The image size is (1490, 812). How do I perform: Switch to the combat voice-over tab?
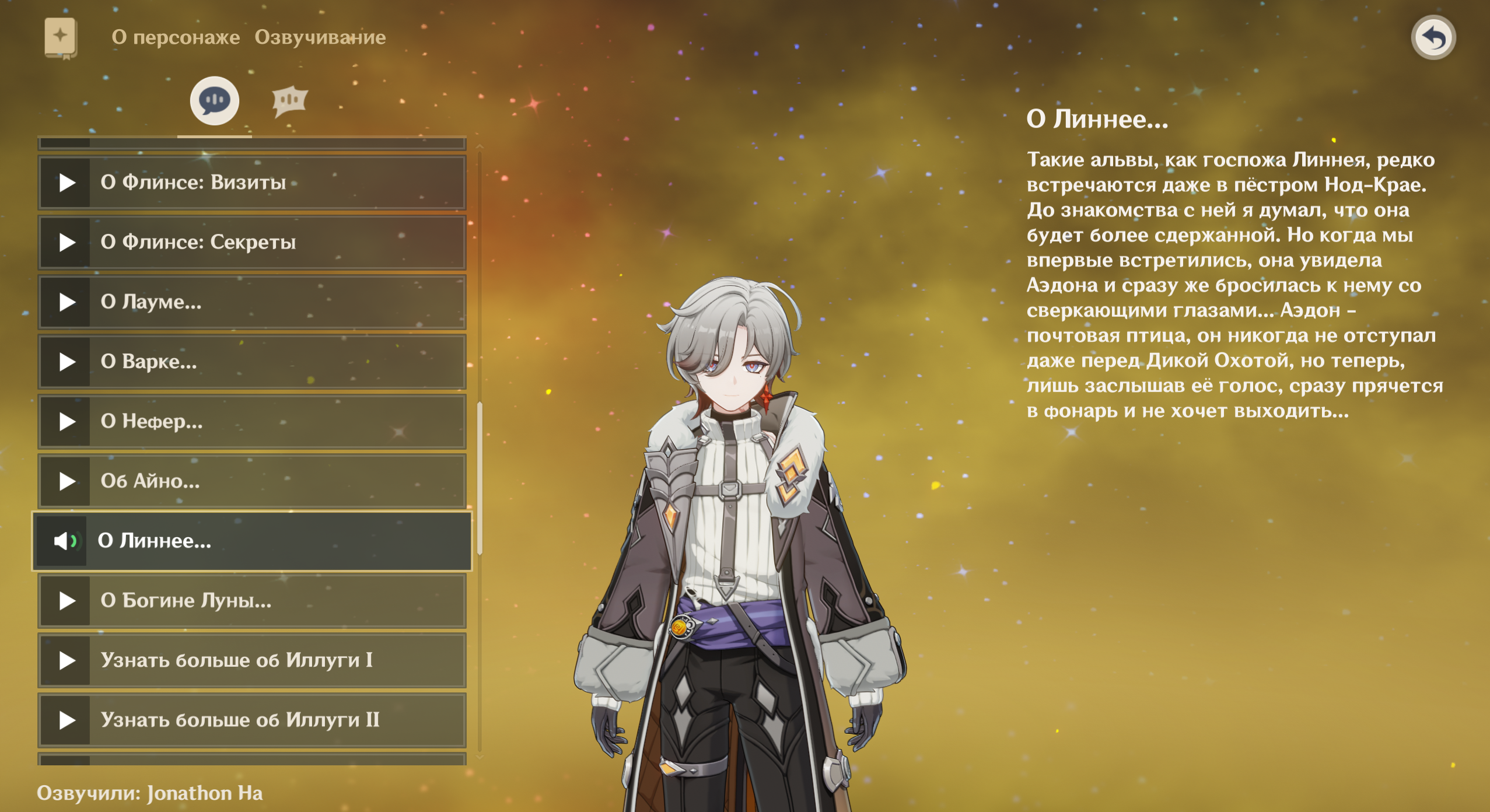[x=289, y=101]
